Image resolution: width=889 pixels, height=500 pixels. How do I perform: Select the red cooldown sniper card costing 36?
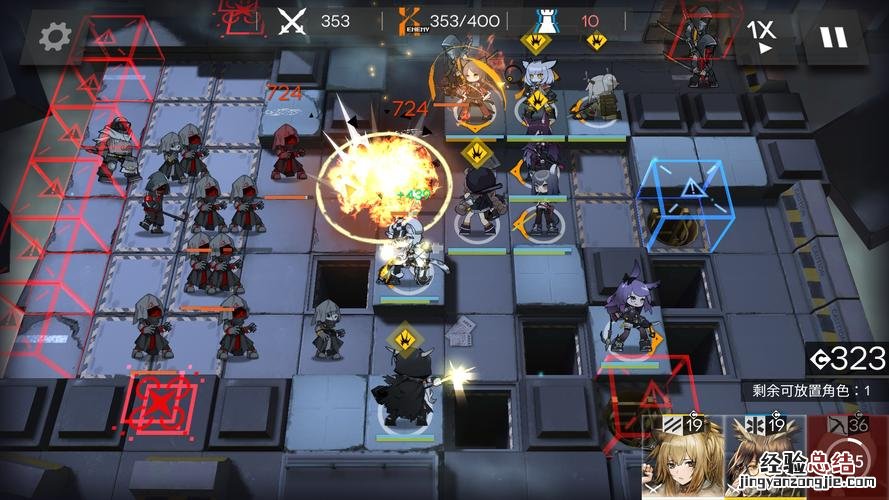coord(850,458)
